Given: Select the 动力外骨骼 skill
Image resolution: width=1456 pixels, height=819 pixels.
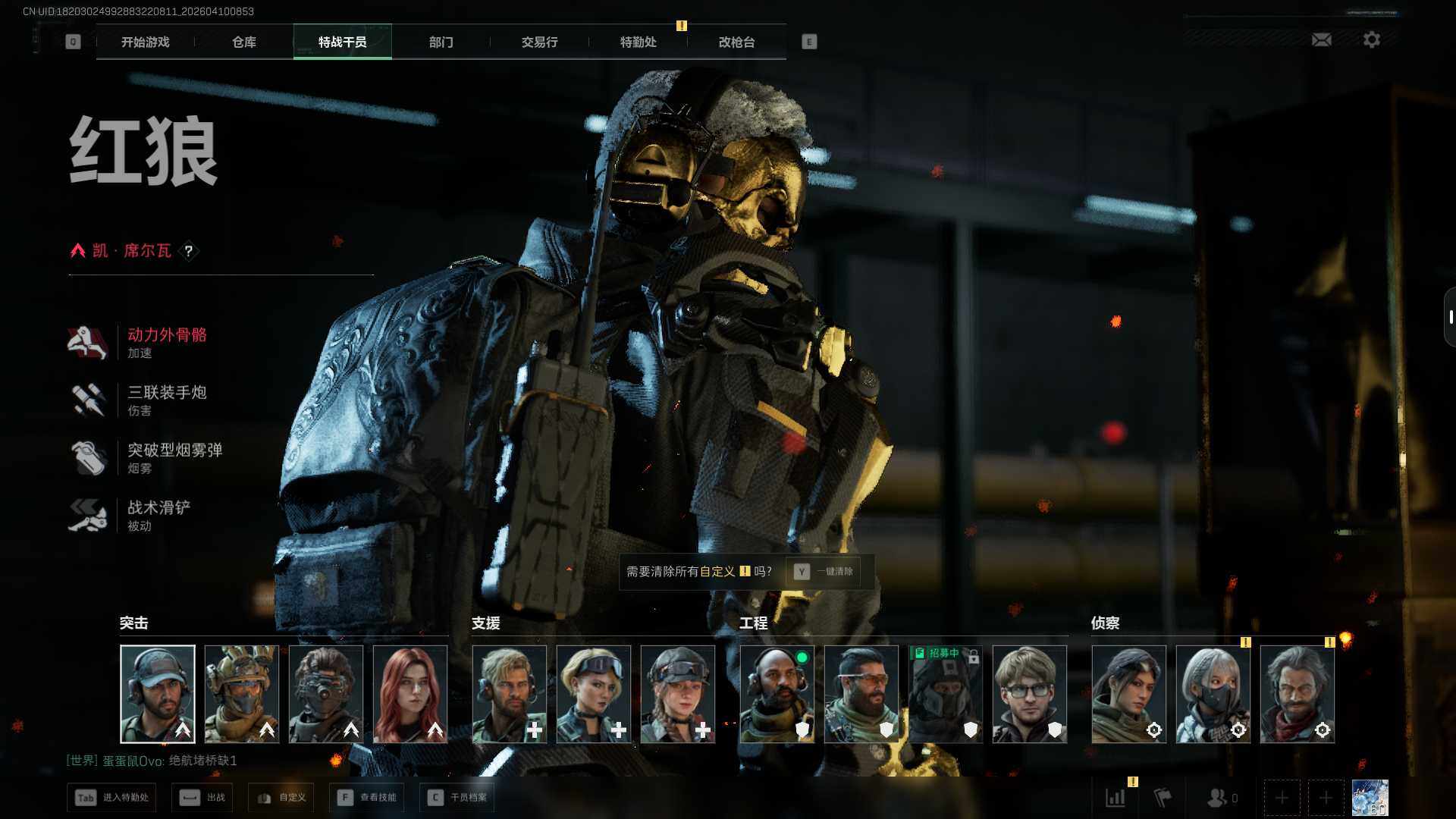Looking at the screenshot, I should (x=167, y=342).
